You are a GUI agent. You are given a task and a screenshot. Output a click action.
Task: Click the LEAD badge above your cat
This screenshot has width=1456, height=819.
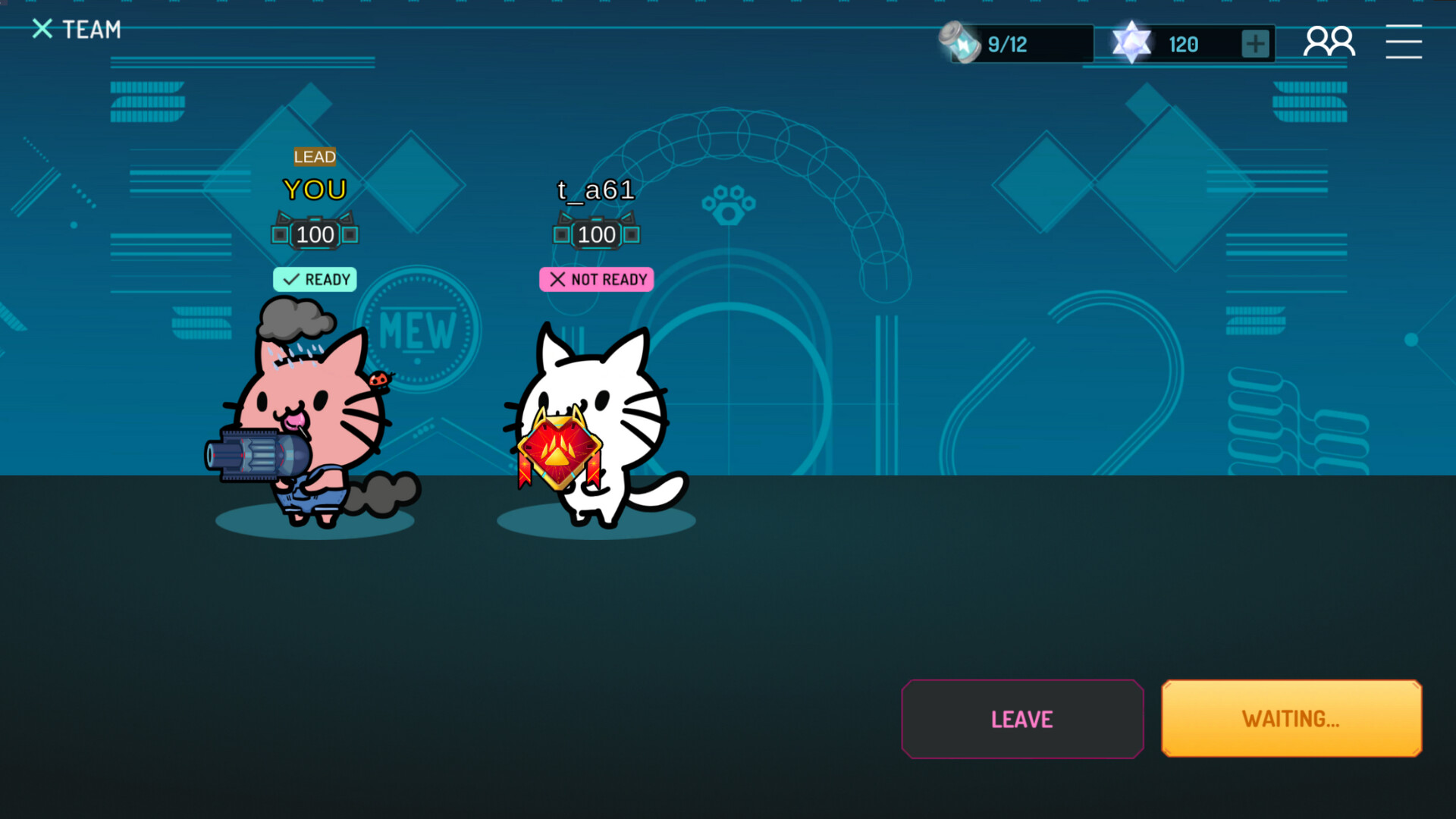tap(315, 158)
